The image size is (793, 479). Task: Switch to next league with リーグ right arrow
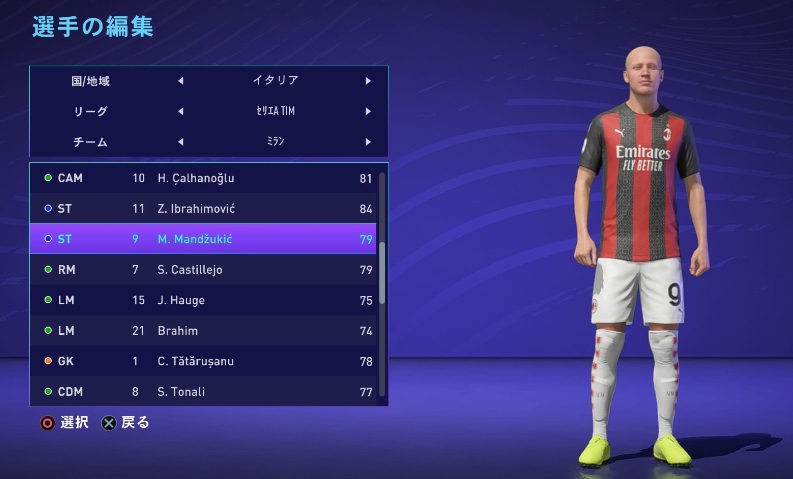point(368,111)
